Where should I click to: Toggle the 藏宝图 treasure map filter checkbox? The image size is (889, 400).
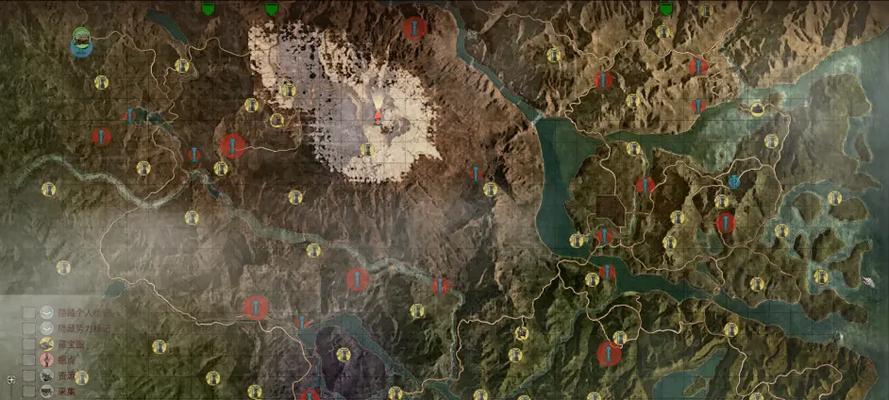pyautogui.click(x=28, y=344)
